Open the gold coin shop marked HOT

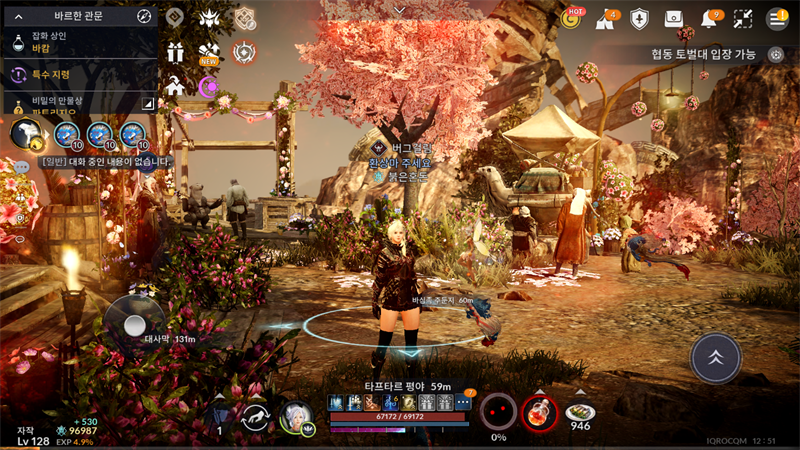[573, 18]
